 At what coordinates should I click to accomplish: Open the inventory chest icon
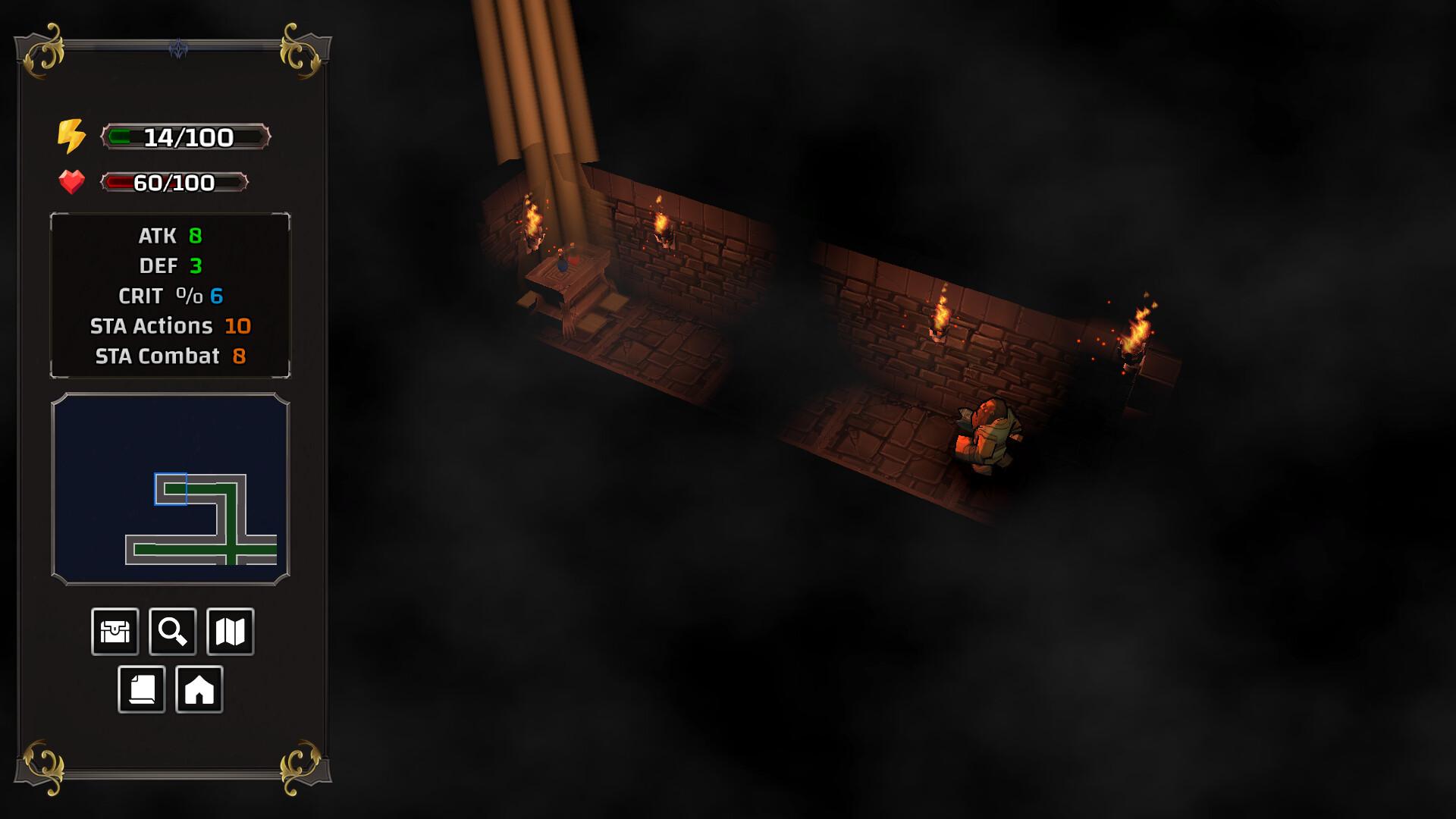point(114,631)
